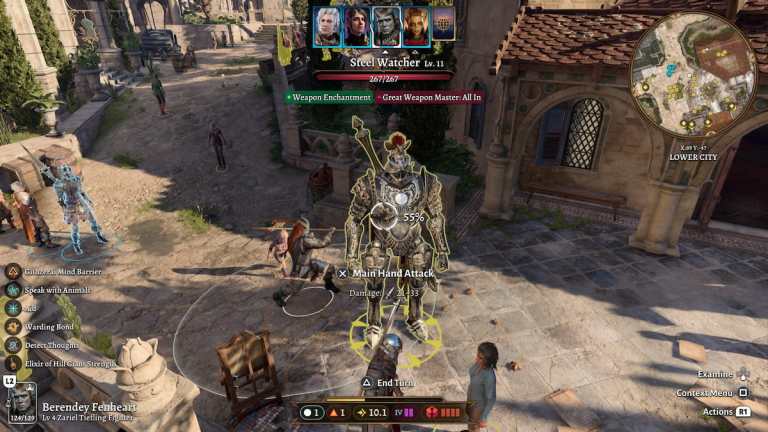
Task: Select the Warding Bond condition icon
Action: [x=14, y=326]
